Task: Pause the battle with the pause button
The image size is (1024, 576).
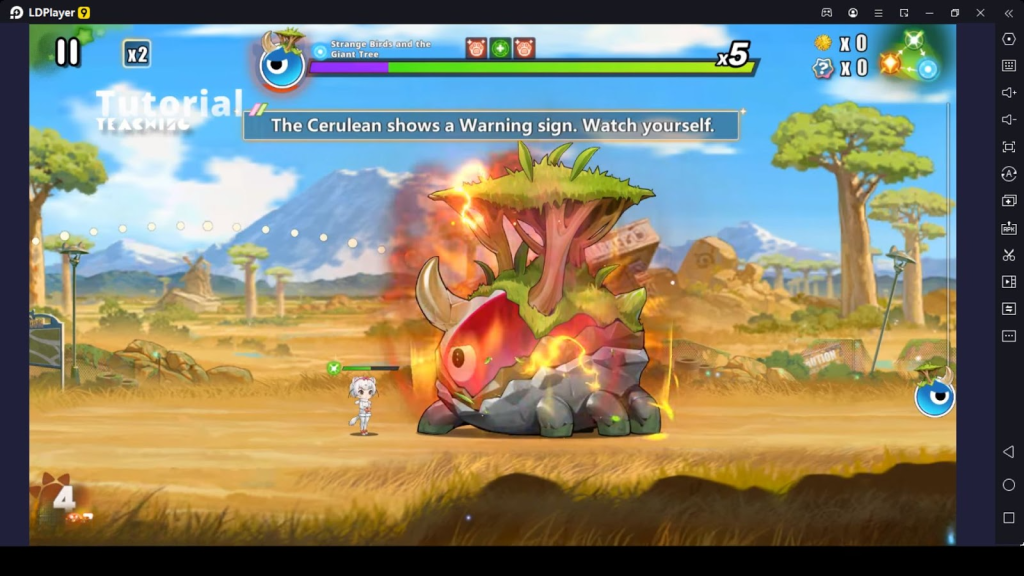Action: point(67,52)
